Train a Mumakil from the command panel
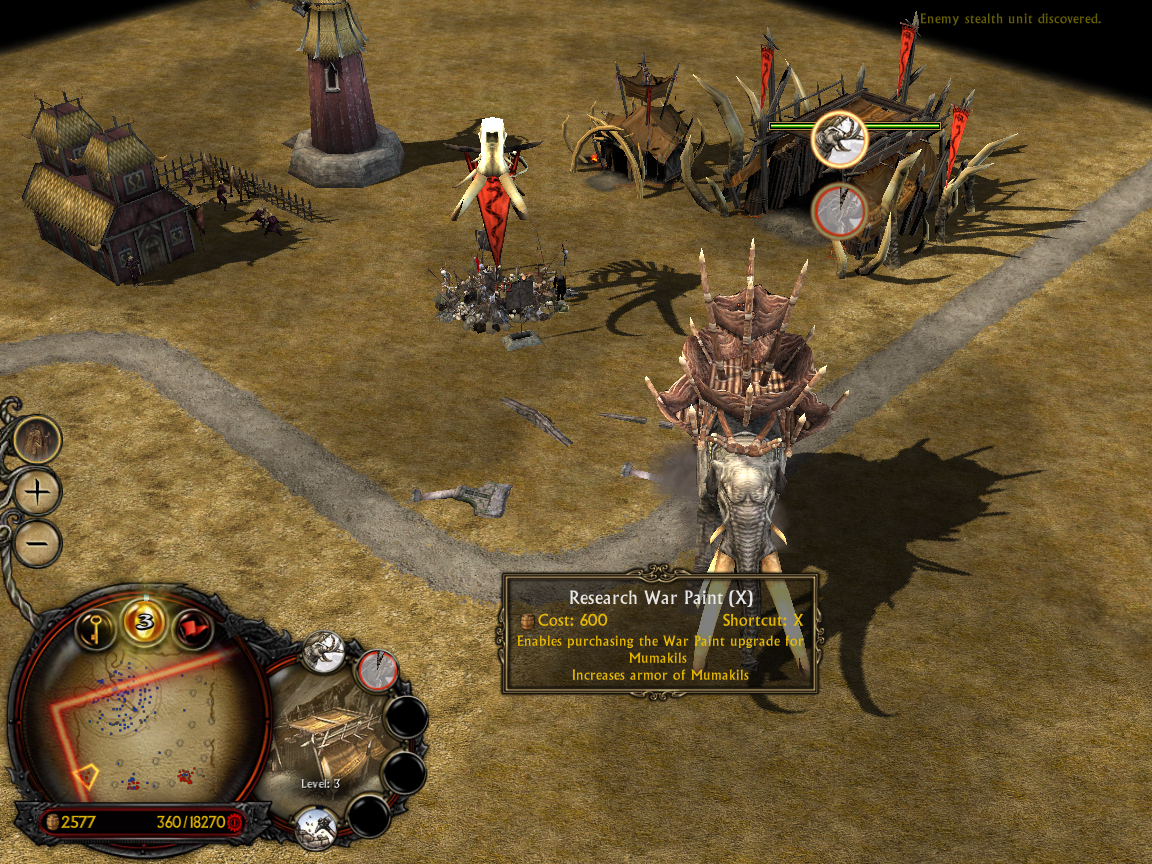The image size is (1152, 864). tap(323, 653)
